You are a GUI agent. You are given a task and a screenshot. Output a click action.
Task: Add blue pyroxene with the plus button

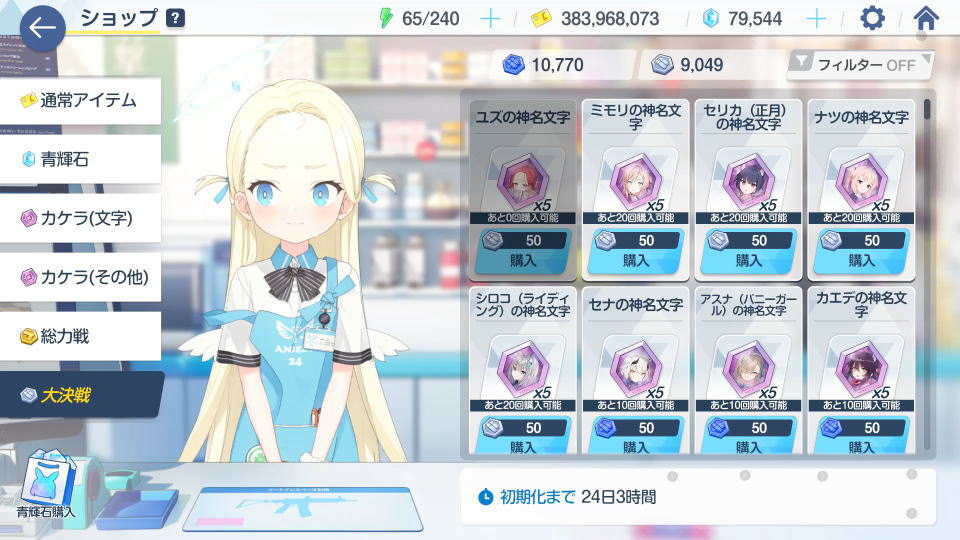pos(816,18)
